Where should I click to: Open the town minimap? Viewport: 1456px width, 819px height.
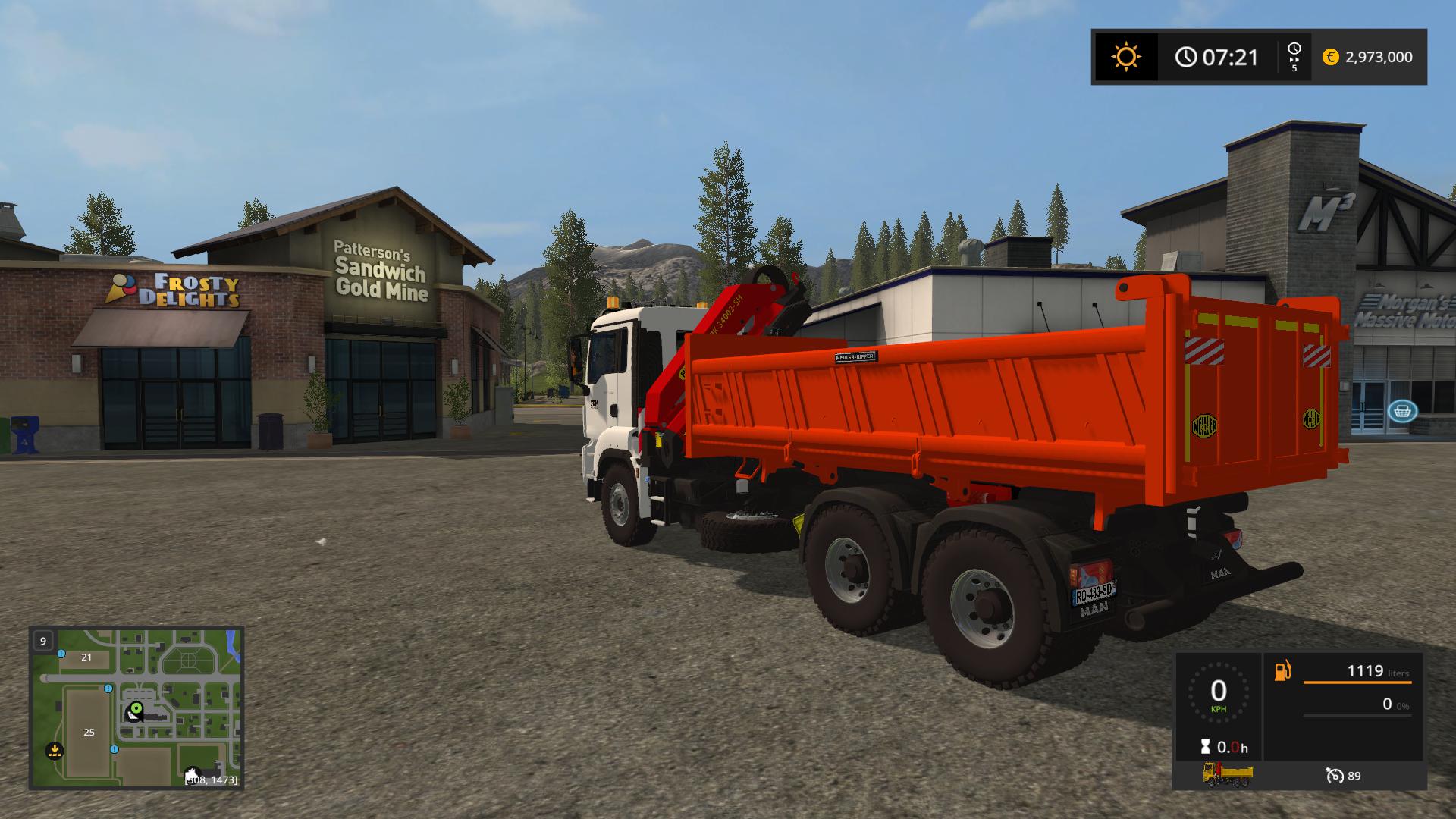point(136,708)
